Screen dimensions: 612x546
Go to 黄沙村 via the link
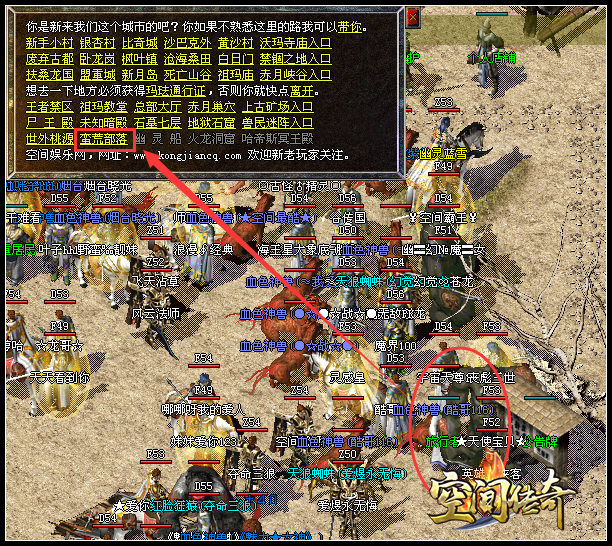(x=237, y=42)
